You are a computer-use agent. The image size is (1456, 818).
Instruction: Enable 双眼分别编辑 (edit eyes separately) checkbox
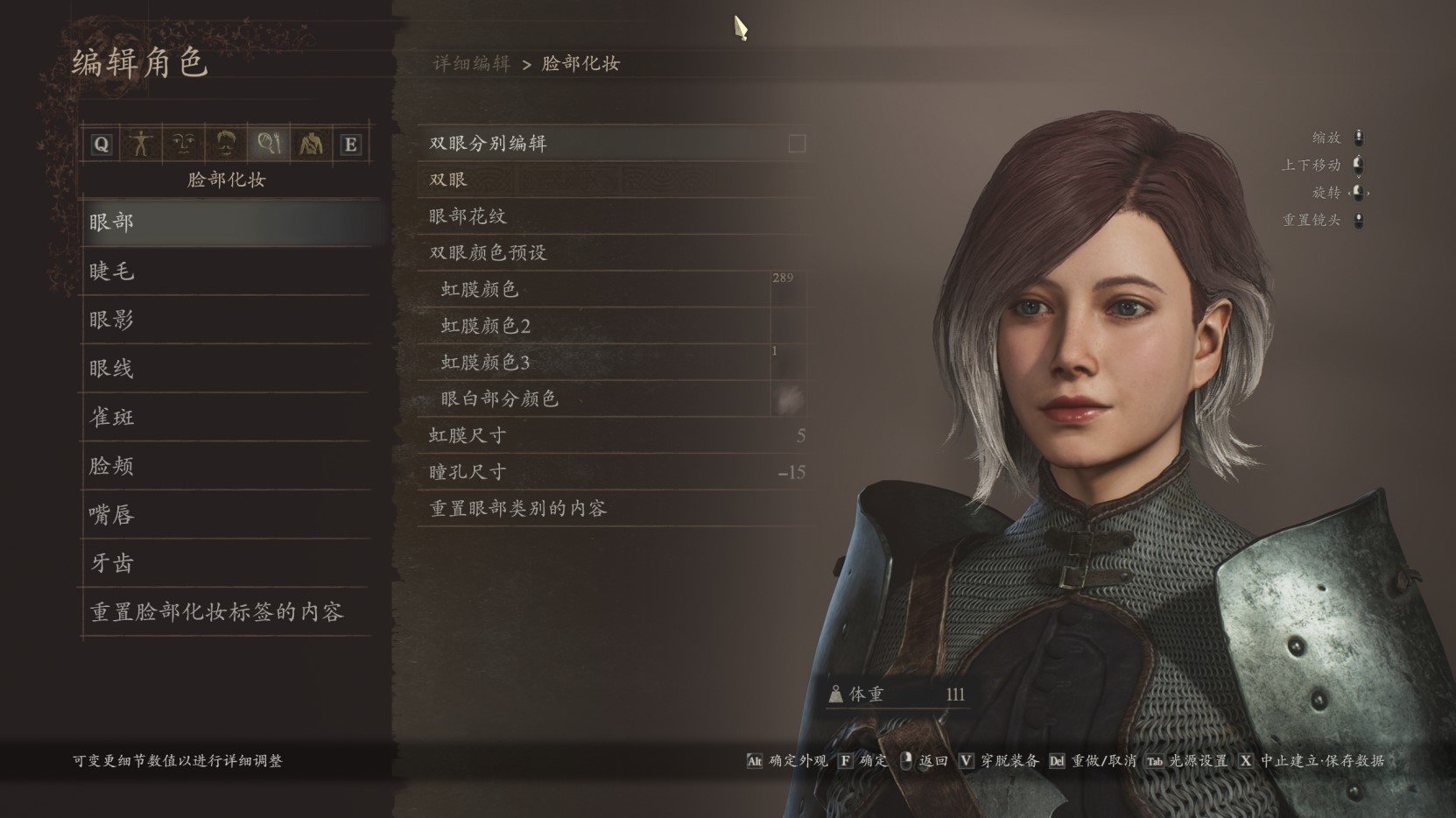click(x=795, y=143)
